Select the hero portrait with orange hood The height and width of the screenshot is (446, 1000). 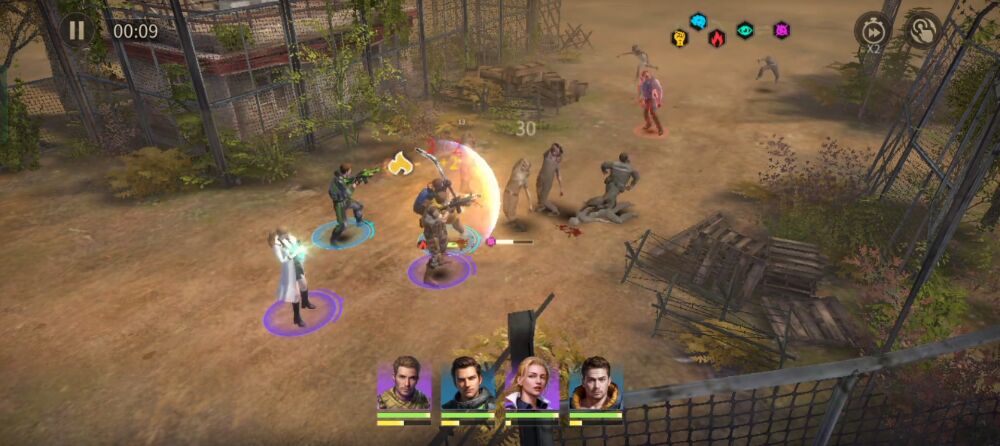(596, 385)
